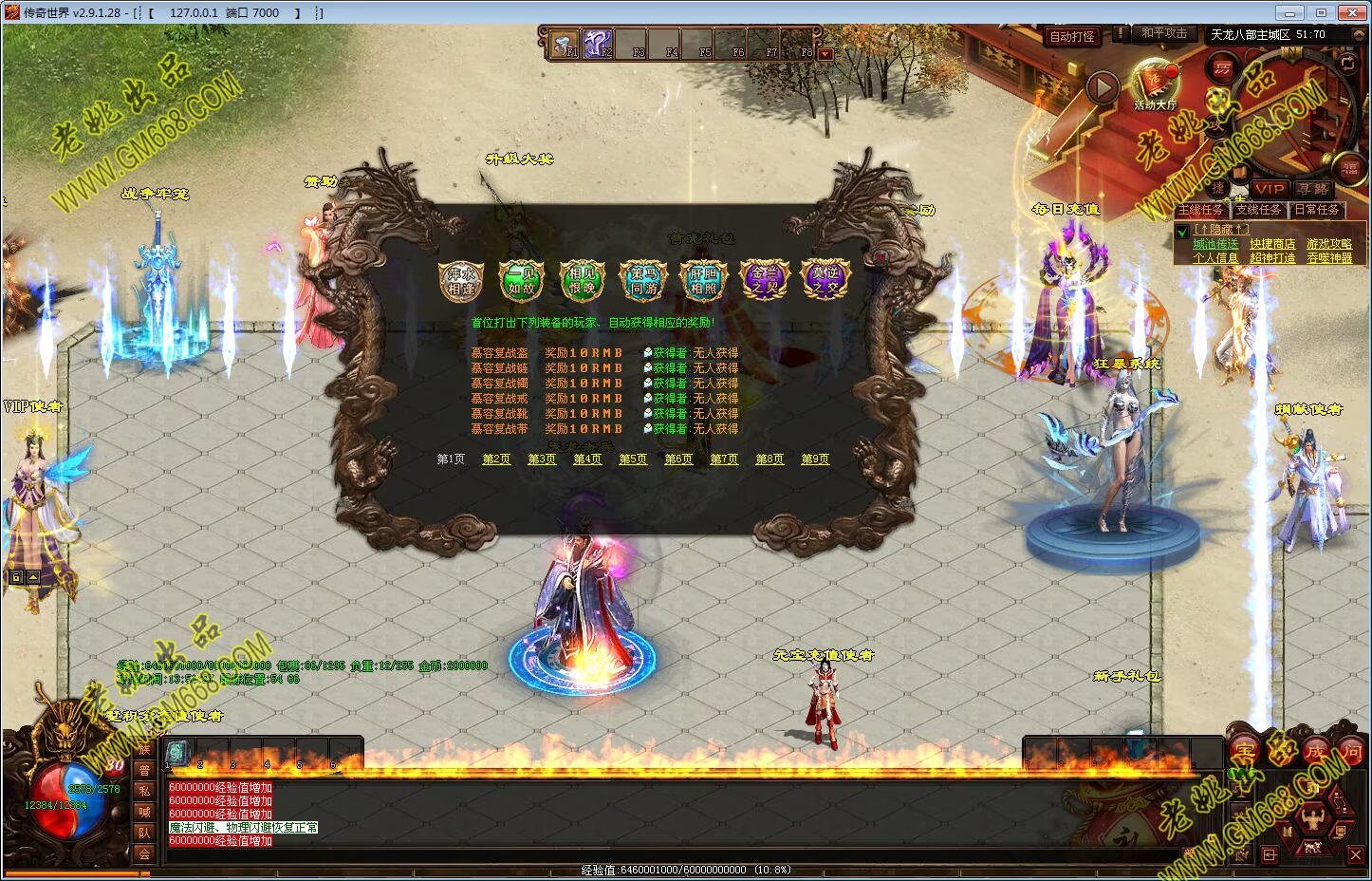
Task: Choose the purple 莫逆之交 badge
Action: point(825,280)
